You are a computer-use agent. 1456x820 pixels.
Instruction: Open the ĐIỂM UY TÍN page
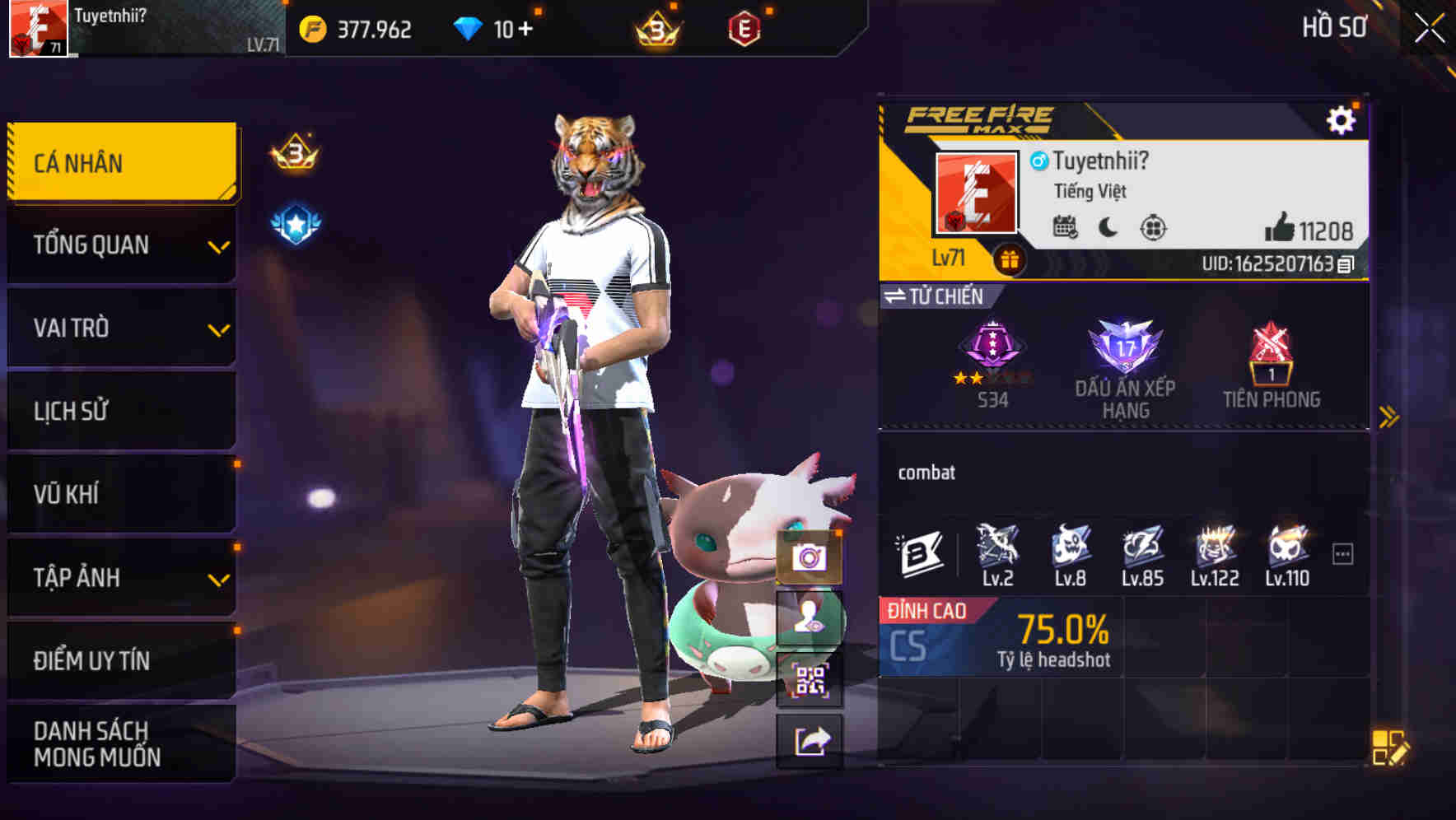[120, 660]
